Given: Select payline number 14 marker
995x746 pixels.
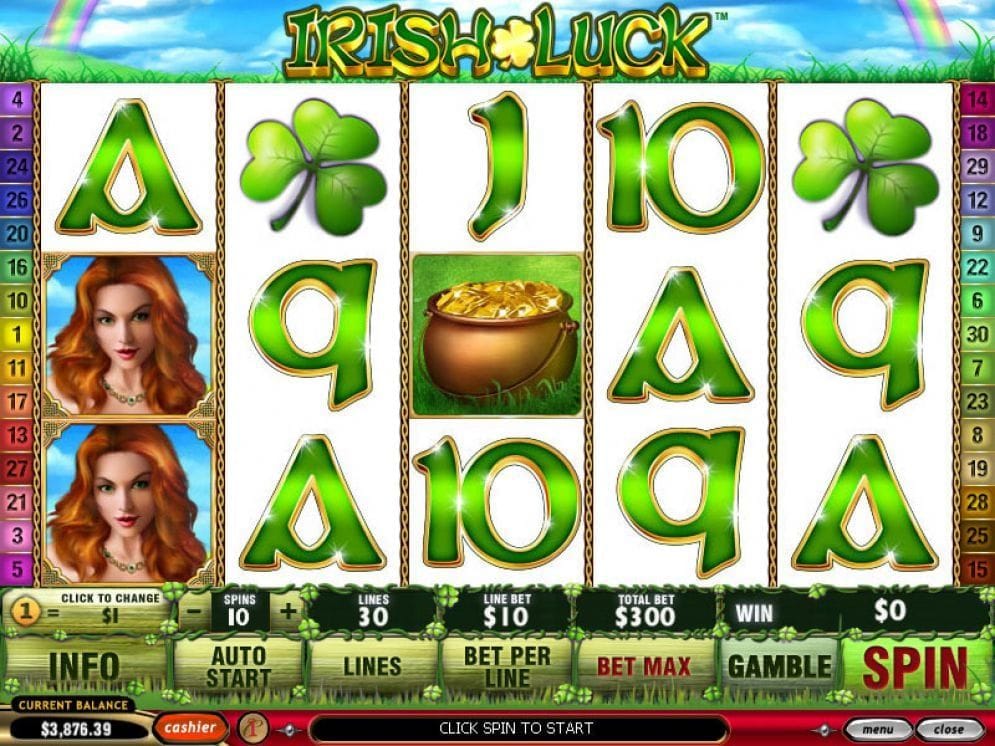Looking at the screenshot, I should (x=977, y=98).
